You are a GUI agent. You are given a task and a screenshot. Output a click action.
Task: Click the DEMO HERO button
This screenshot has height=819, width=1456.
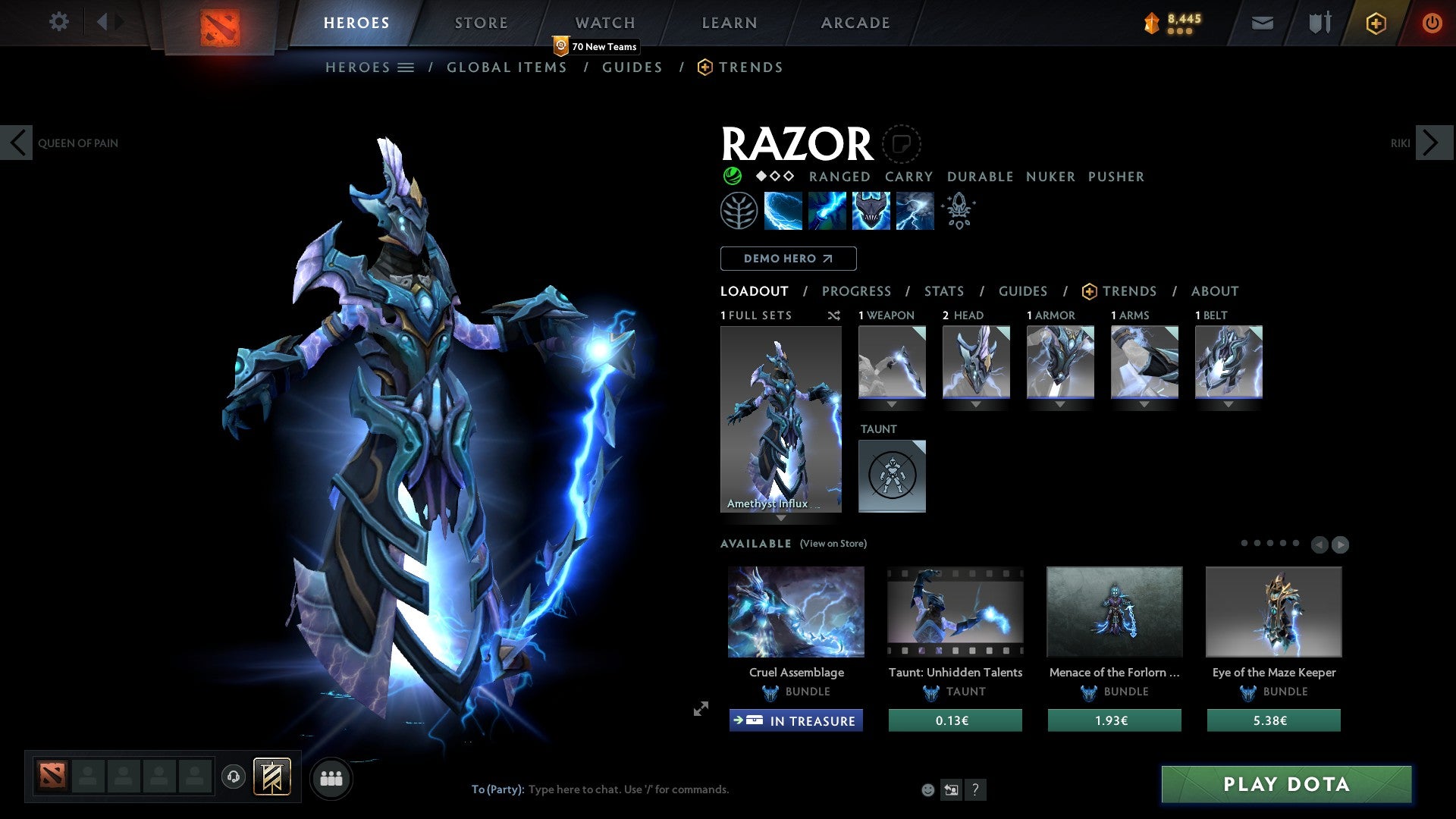click(788, 258)
